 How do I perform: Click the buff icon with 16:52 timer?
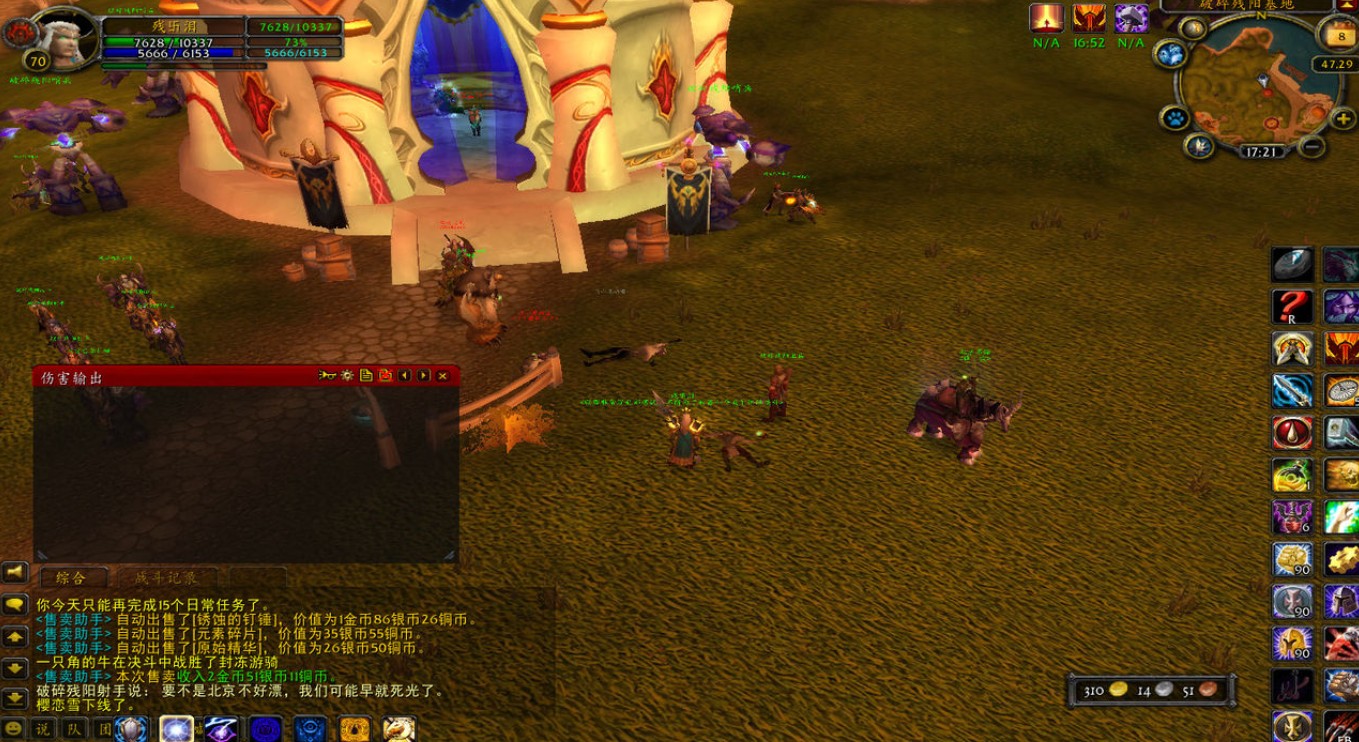1089,18
